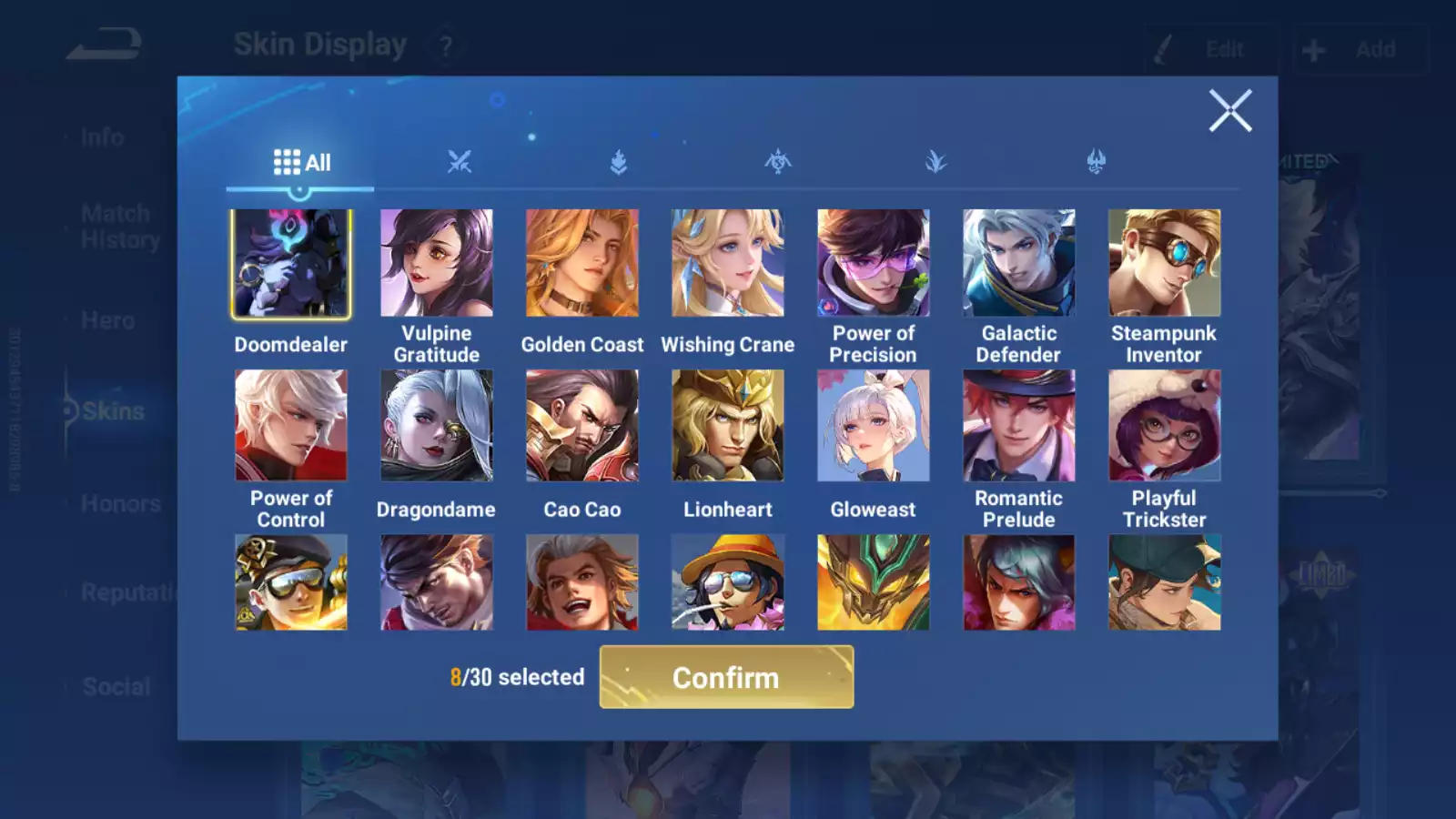Select the Galactic Defender skin
1456x819 pixels.
[x=1019, y=264]
